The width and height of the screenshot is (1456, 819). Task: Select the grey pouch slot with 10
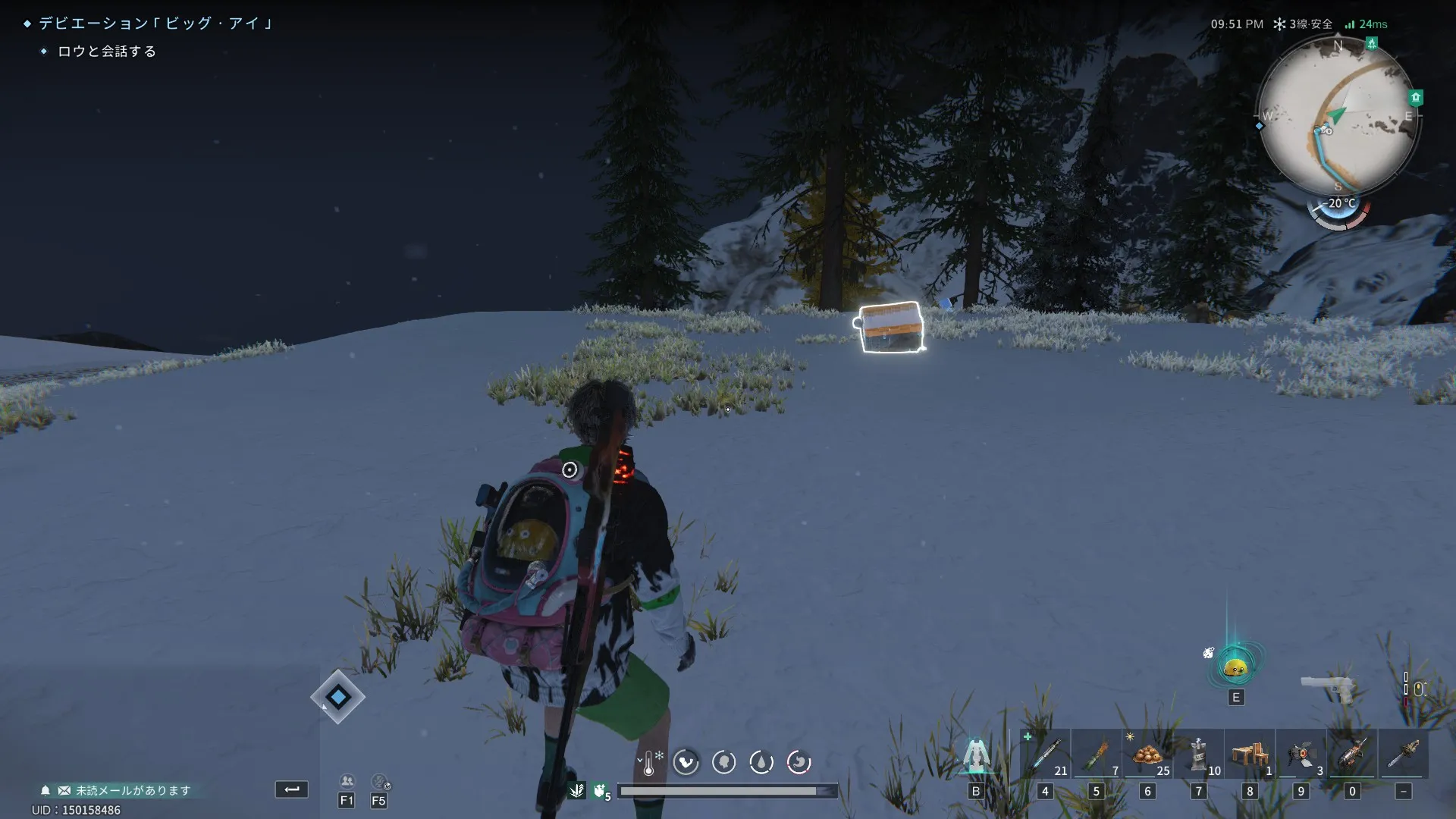click(1199, 755)
